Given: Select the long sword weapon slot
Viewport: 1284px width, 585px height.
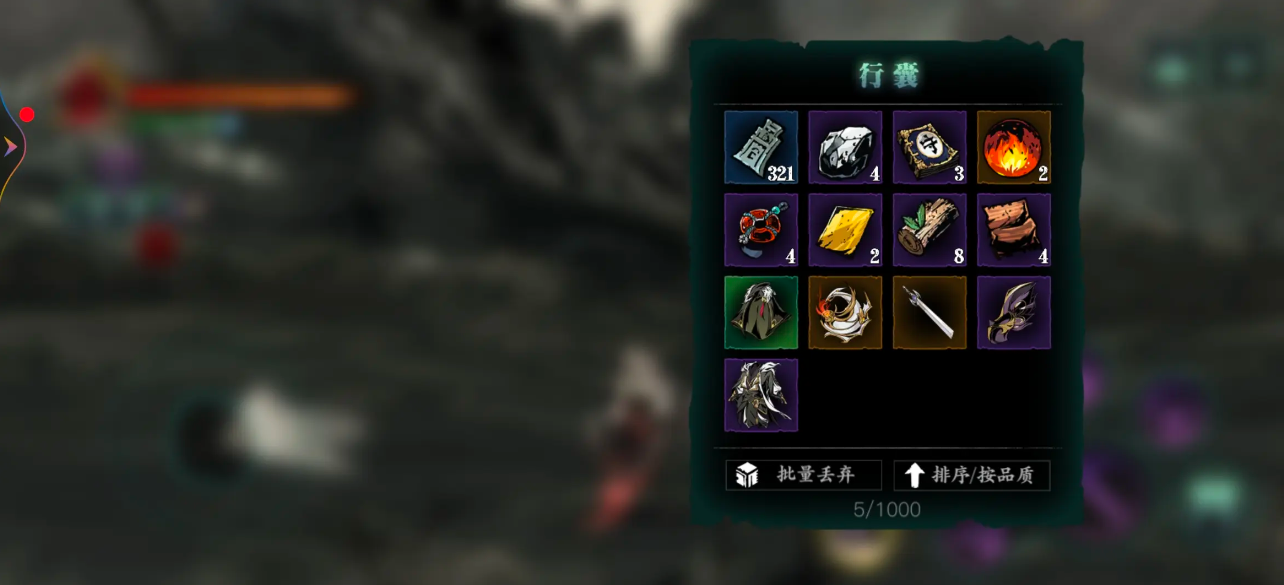Looking at the screenshot, I should pos(929,313).
